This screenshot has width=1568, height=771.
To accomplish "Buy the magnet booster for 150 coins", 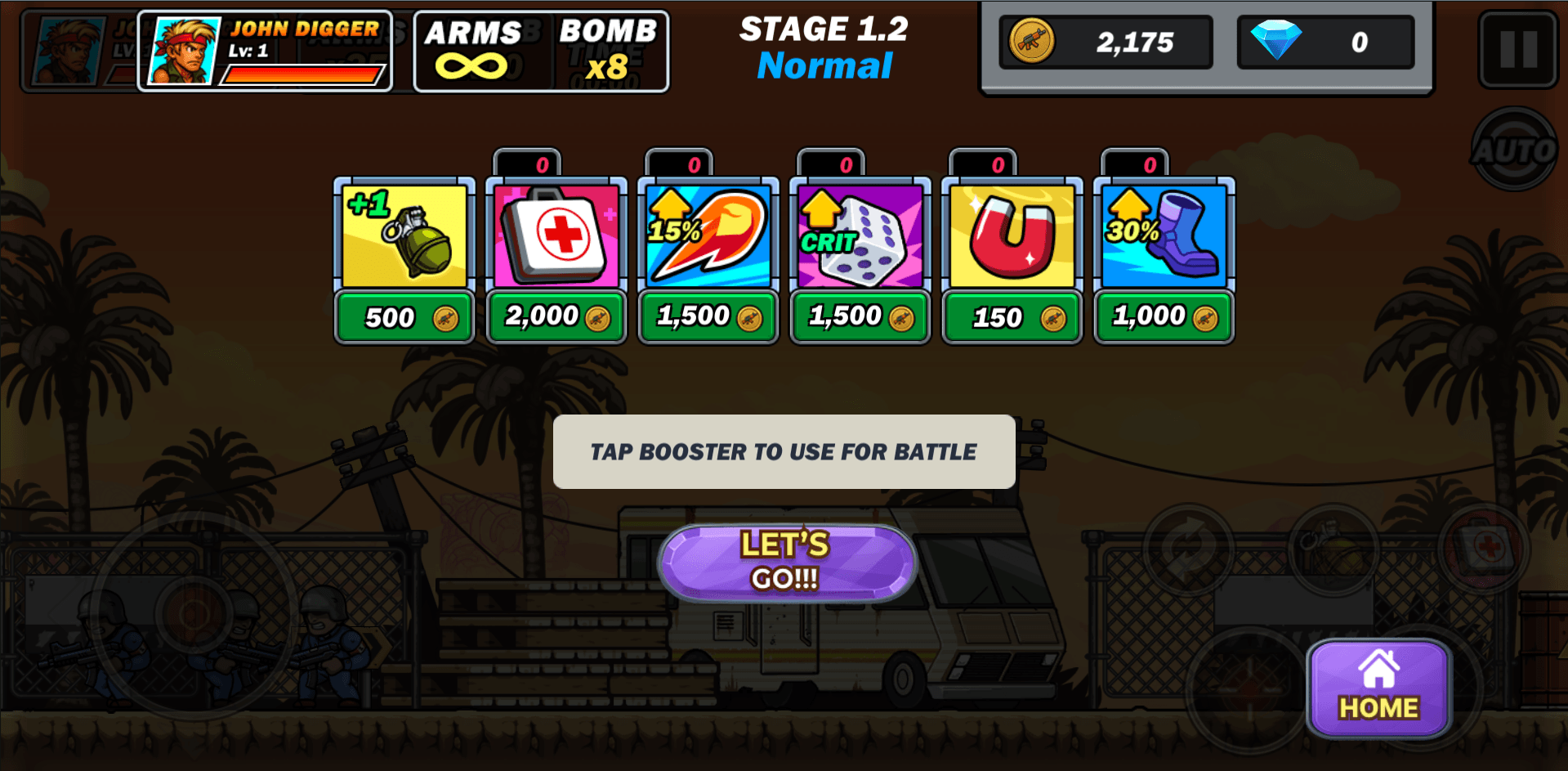I will [x=1012, y=316].
